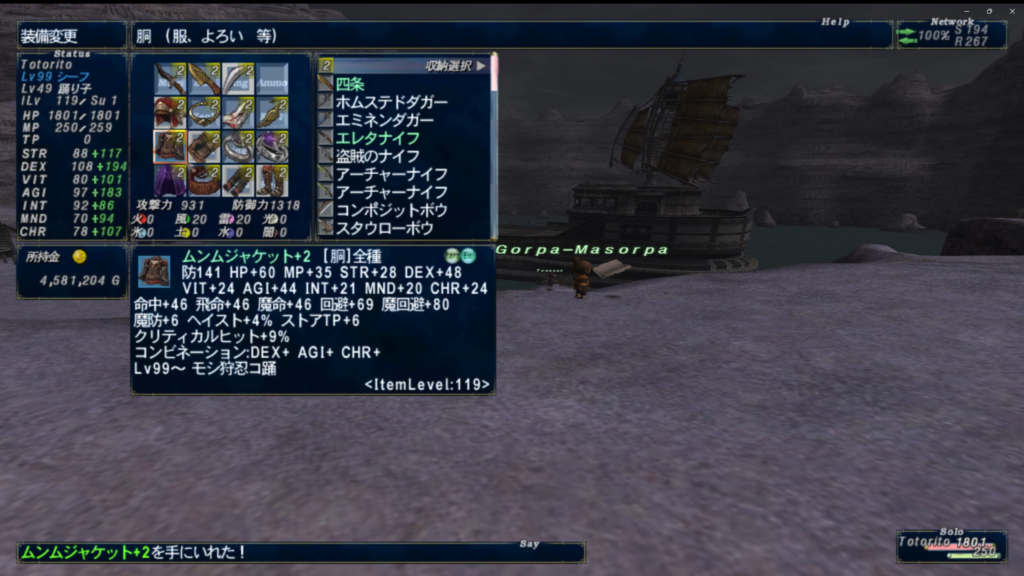Viewport: 1024px width, 576px height.
Task: Select エレタナイフ in the item list
Action: click(377, 138)
